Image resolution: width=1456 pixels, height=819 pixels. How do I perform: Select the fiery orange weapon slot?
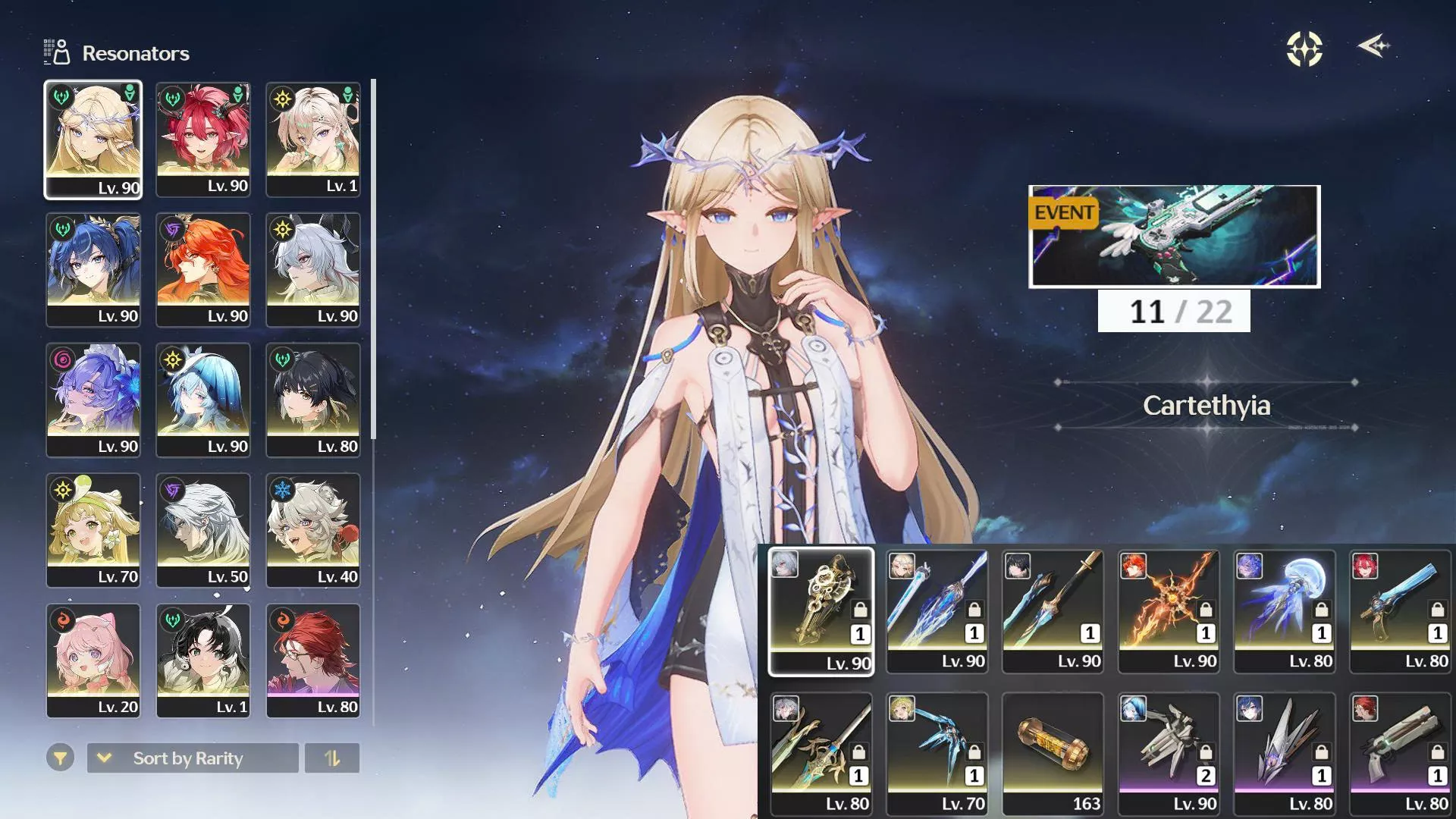pyautogui.click(x=1169, y=610)
